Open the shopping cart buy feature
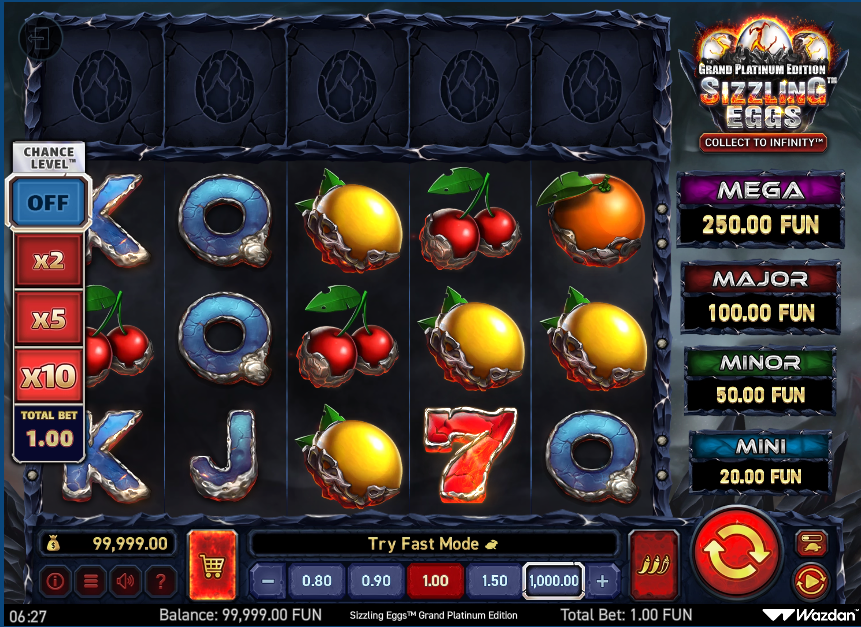Image resolution: width=861 pixels, height=627 pixels. pyautogui.click(x=212, y=565)
